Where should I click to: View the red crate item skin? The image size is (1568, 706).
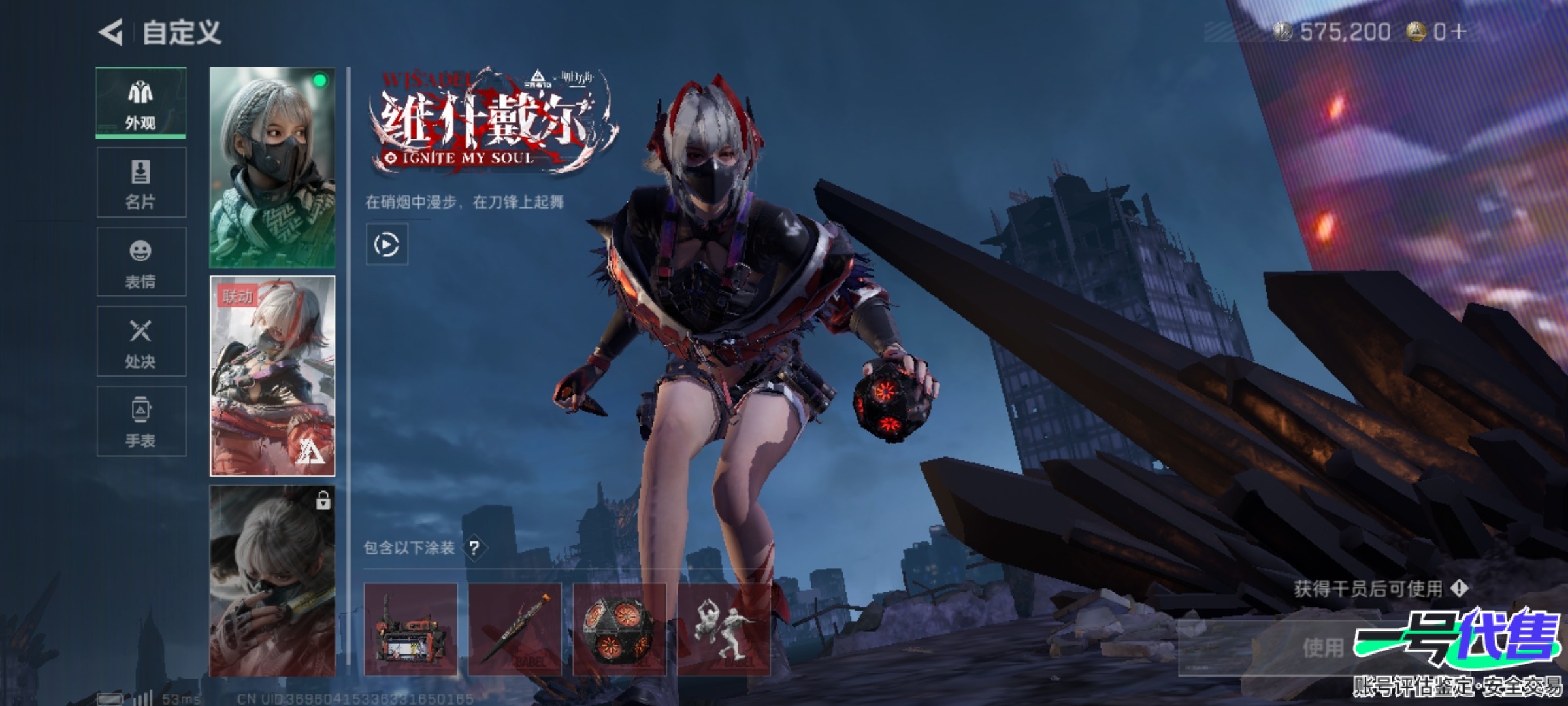click(x=410, y=630)
